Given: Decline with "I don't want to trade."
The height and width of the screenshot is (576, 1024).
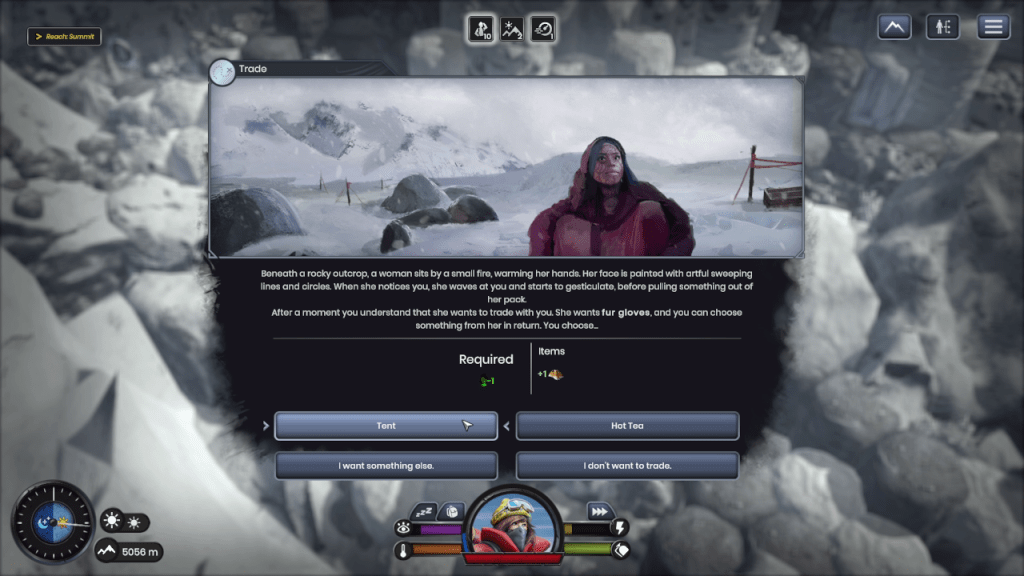Looking at the screenshot, I should (627, 466).
